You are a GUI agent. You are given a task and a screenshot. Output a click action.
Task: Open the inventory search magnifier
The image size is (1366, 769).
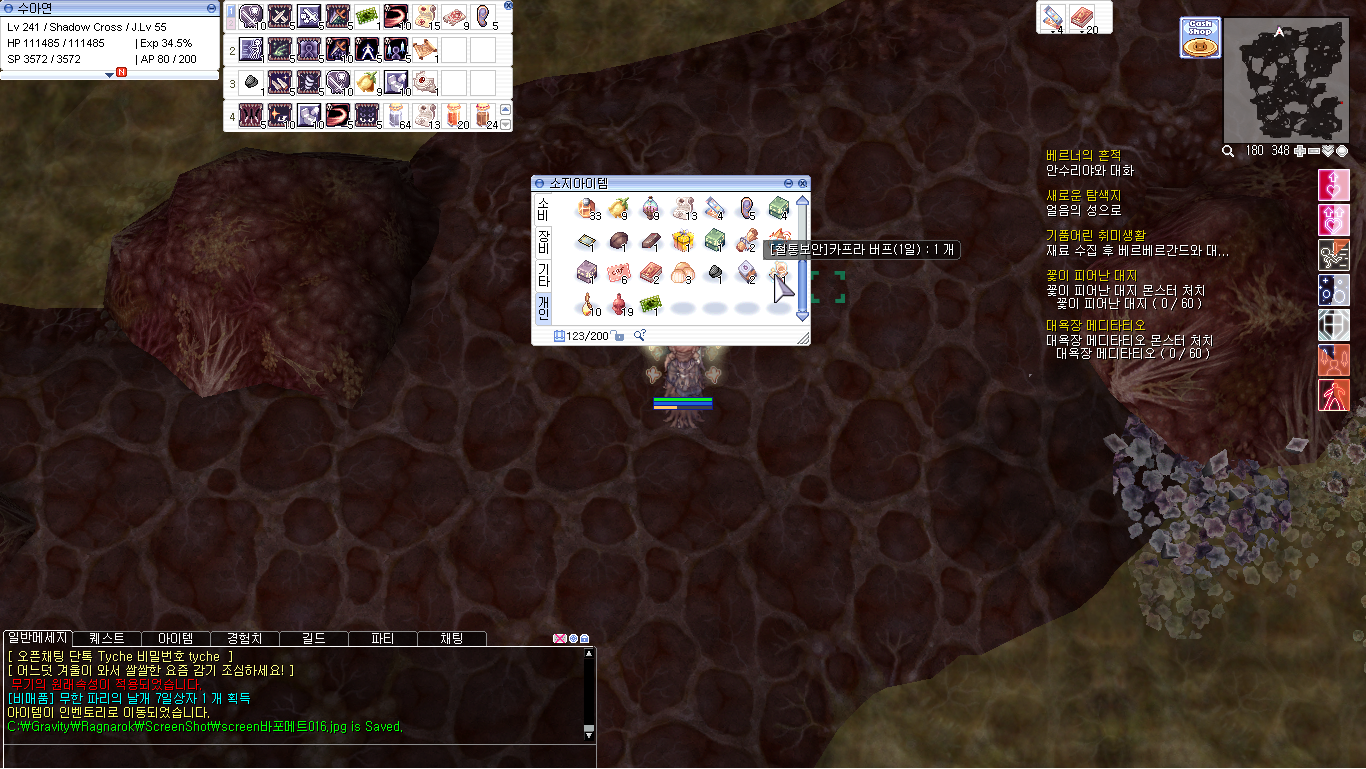point(639,336)
